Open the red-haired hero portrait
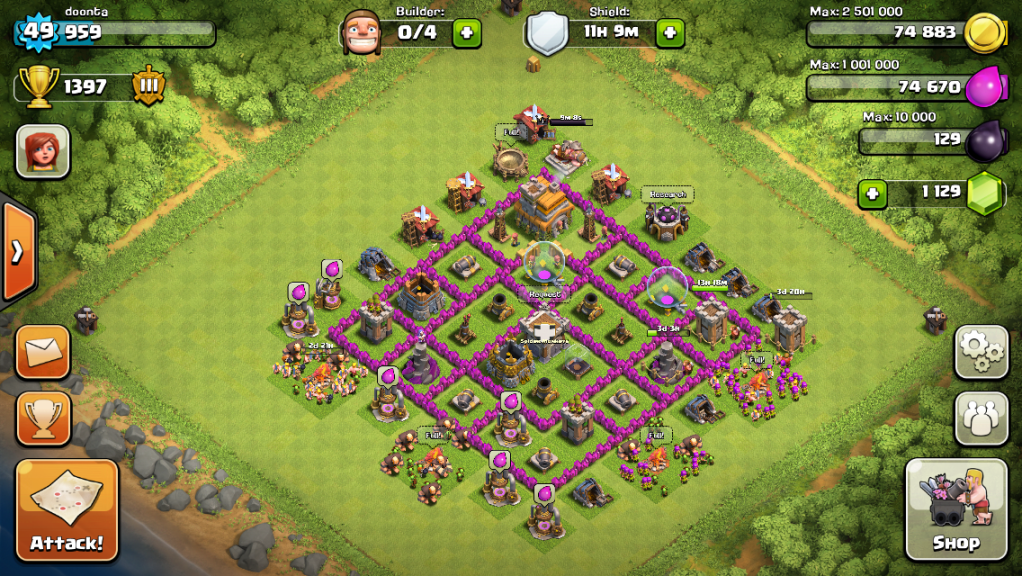The width and height of the screenshot is (1022, 576). pos(43,151)
